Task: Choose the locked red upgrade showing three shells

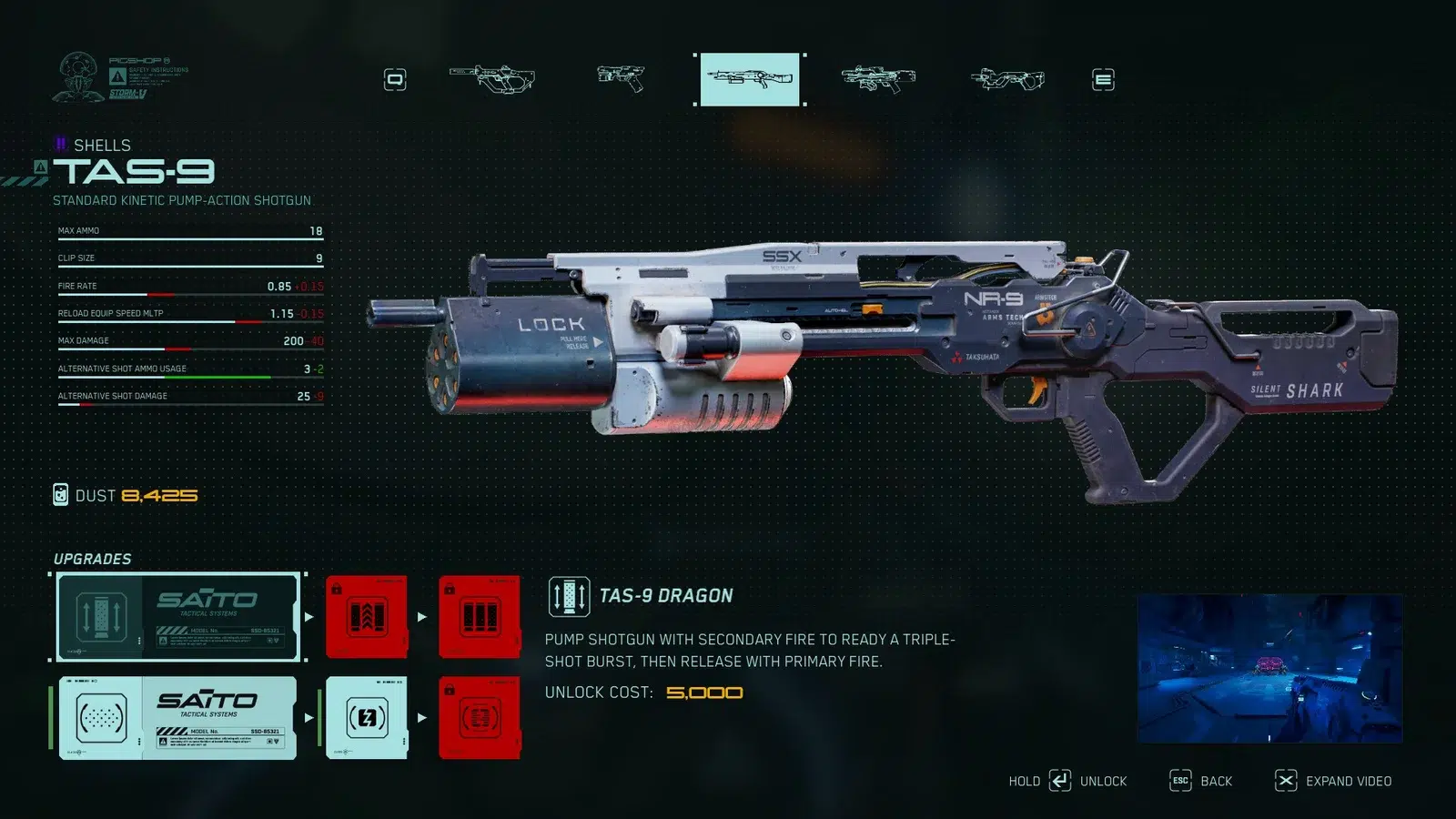Action: pos(480,617)
